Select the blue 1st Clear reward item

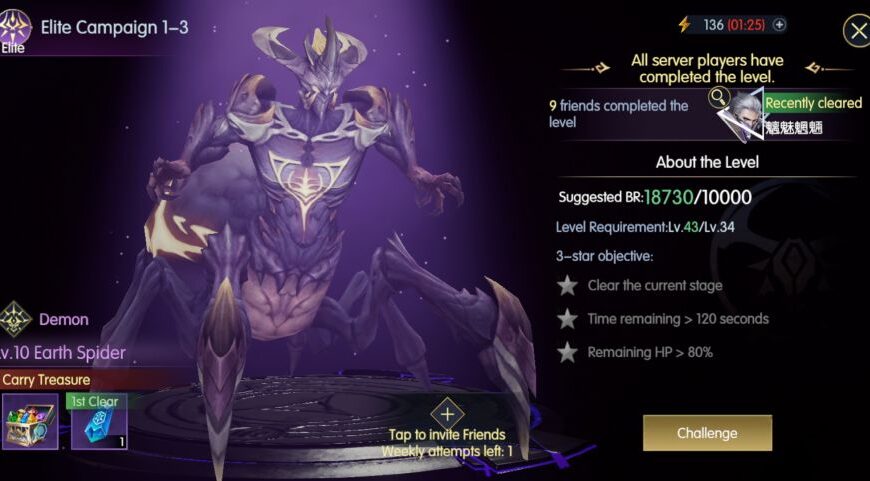pyautogui.click(x=99, y=422)
